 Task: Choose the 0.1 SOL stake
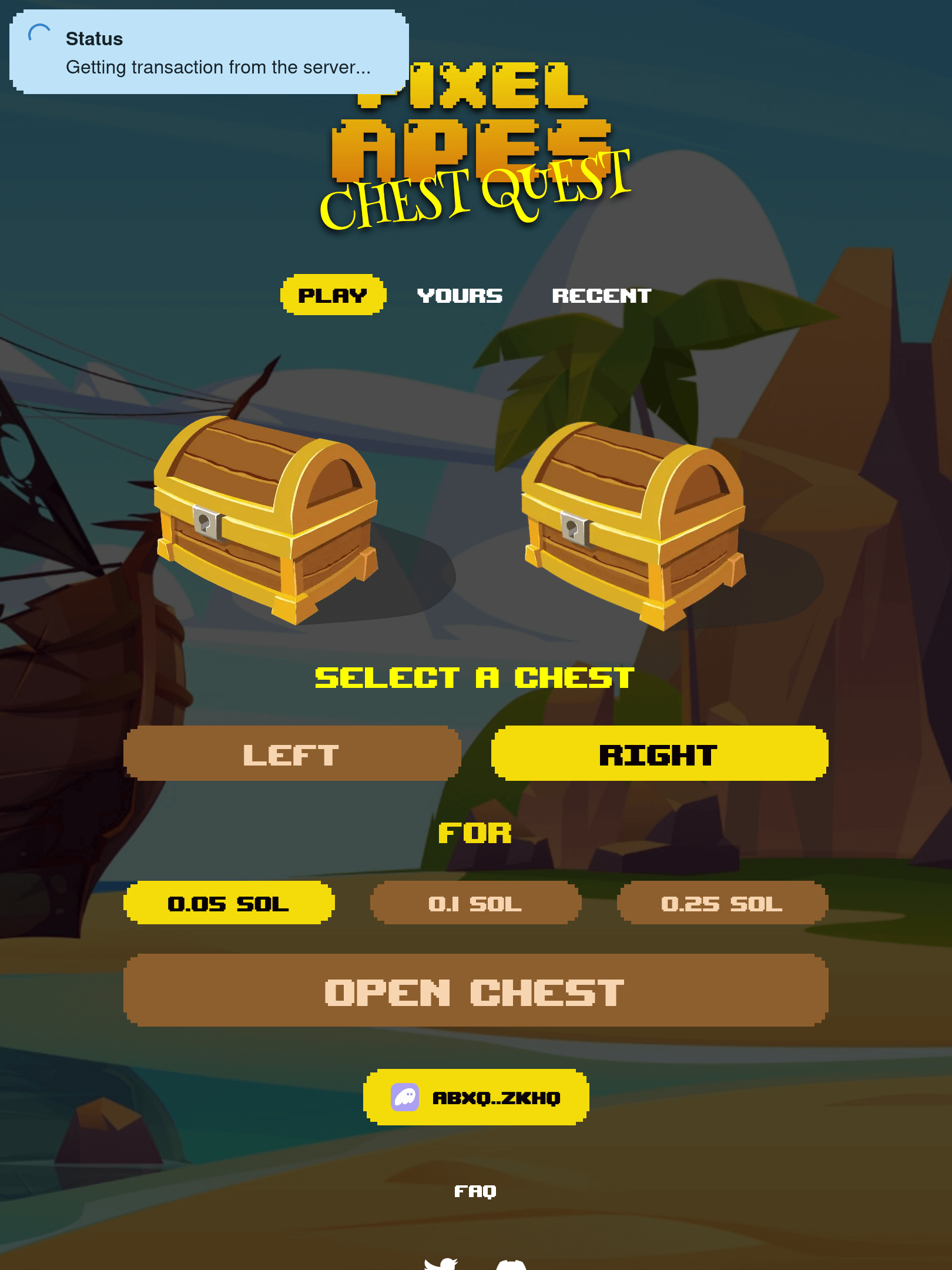pyautogui.click(x=476, y=904)
